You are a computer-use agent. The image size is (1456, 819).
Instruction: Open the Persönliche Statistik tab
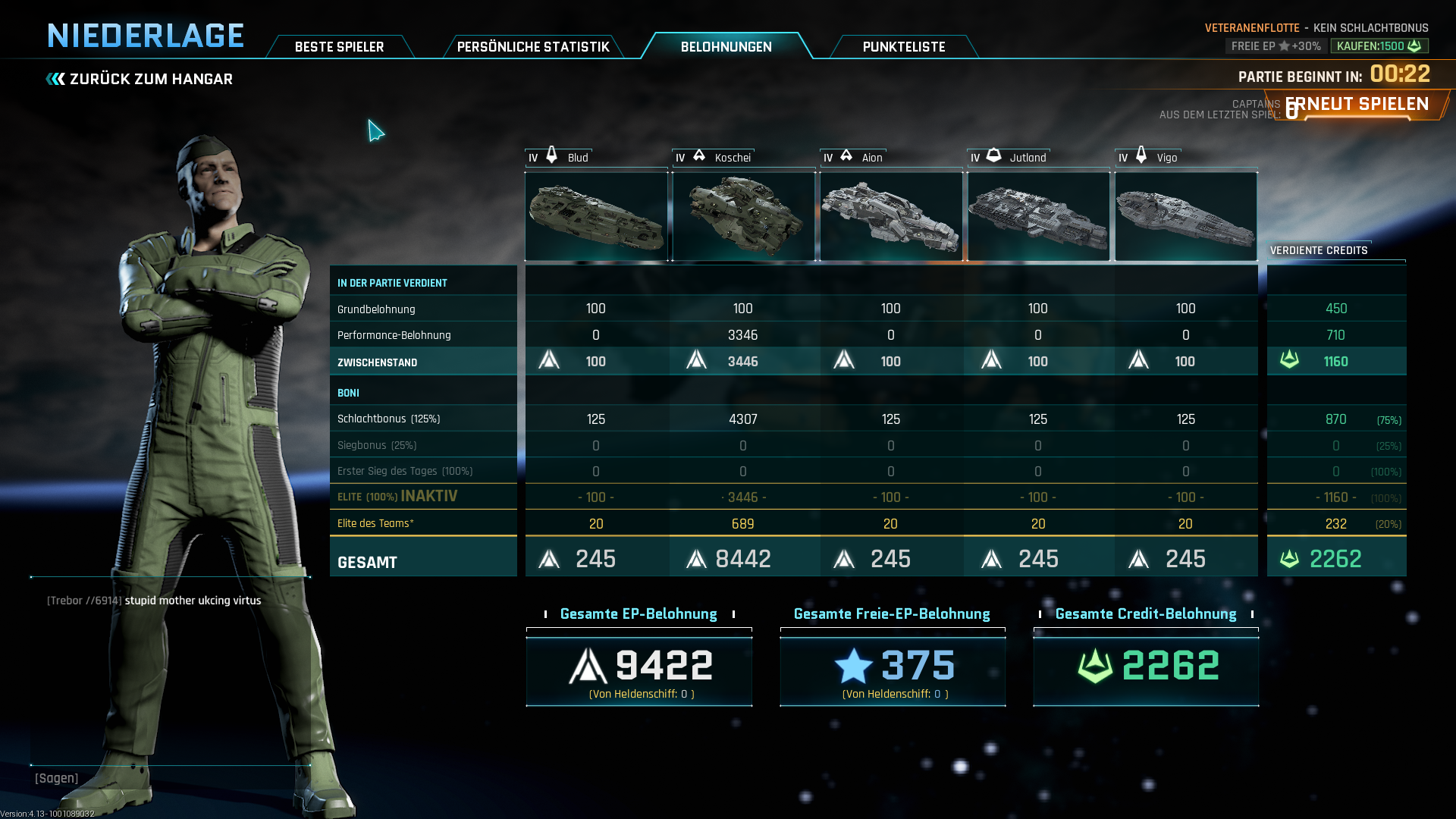(533, 47)
